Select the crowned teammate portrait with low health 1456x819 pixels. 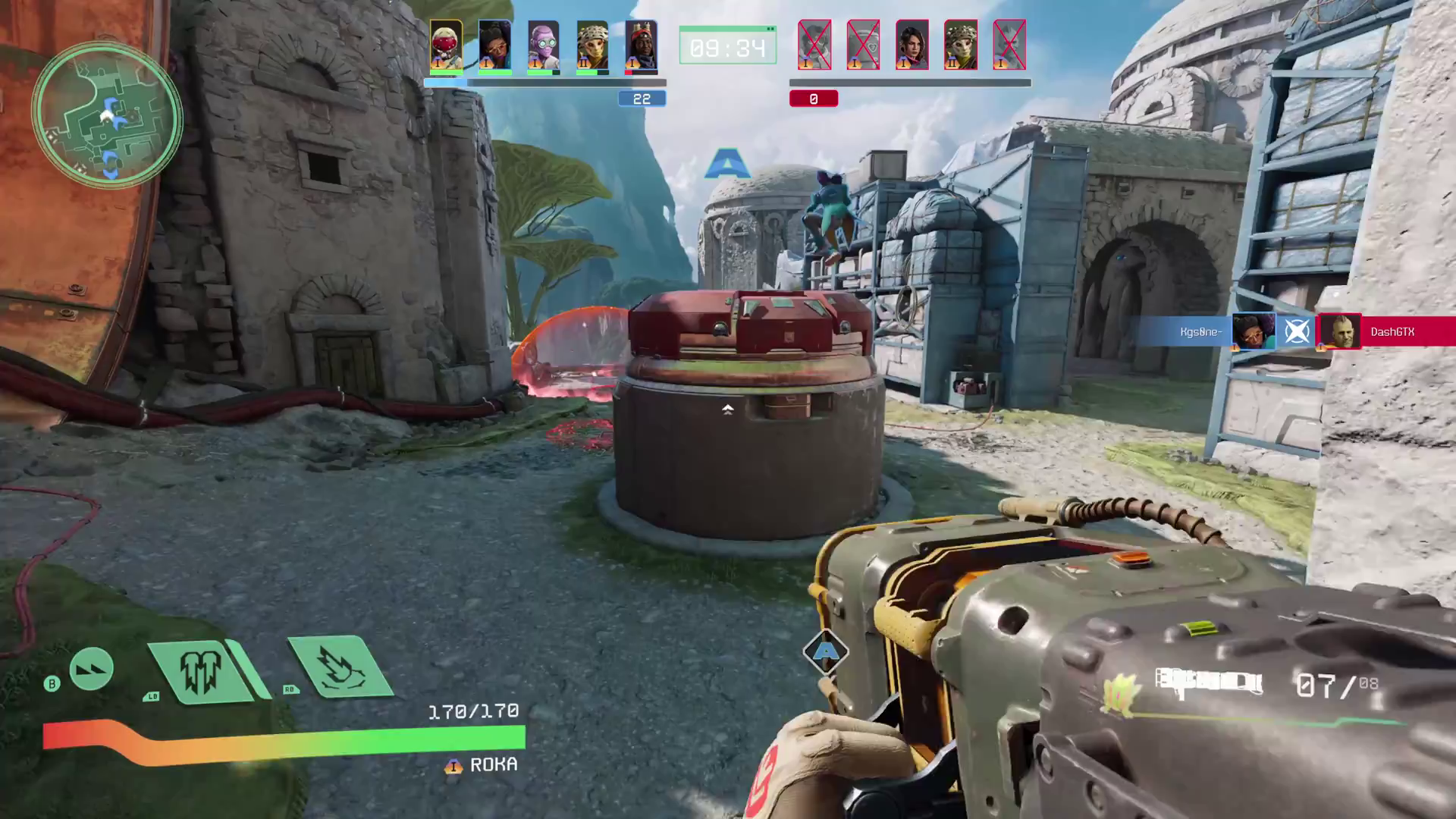(641, 45)
